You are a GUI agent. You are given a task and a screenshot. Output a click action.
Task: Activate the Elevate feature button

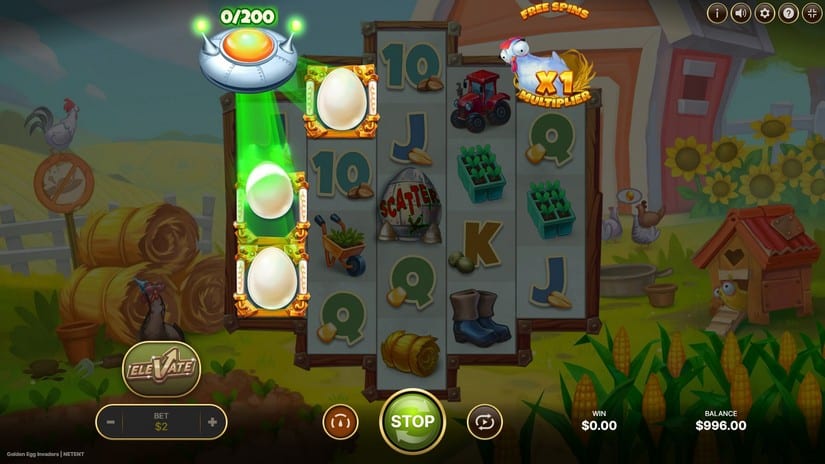(162, 369)
